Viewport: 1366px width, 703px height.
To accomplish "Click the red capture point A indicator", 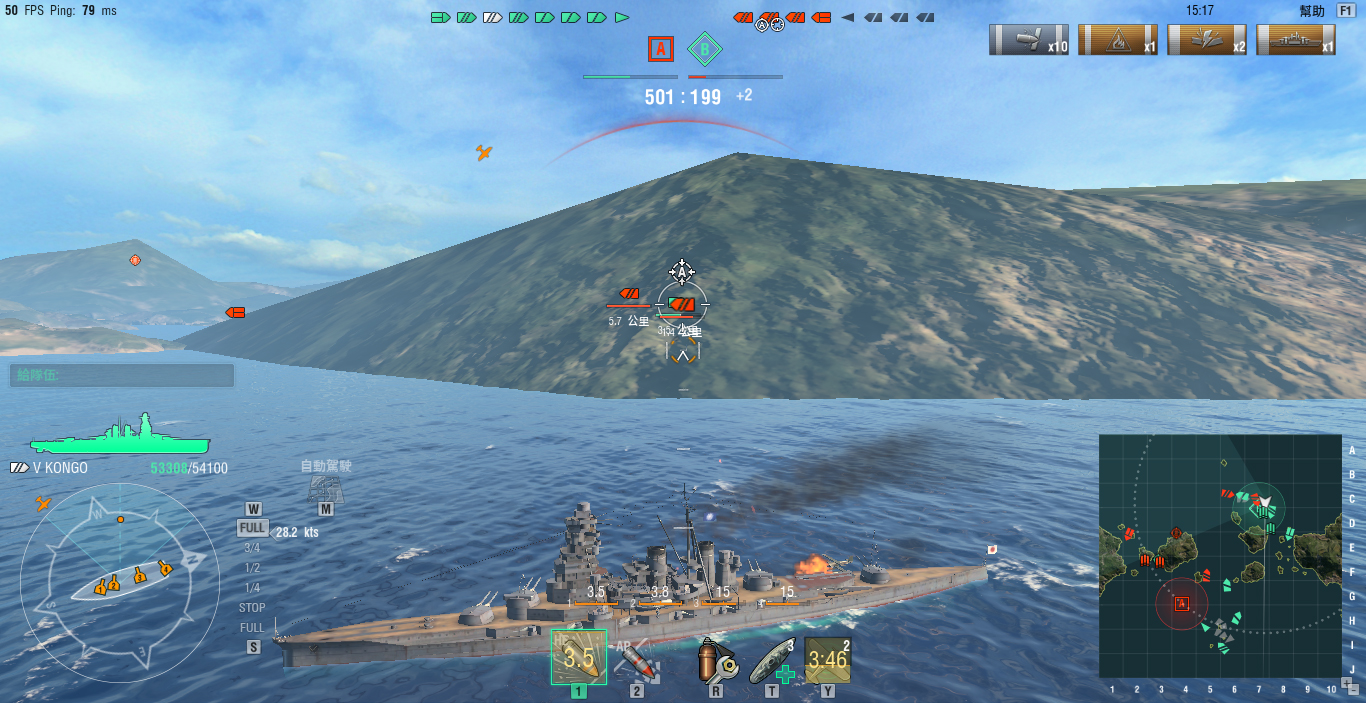I will tap(659, 48).
